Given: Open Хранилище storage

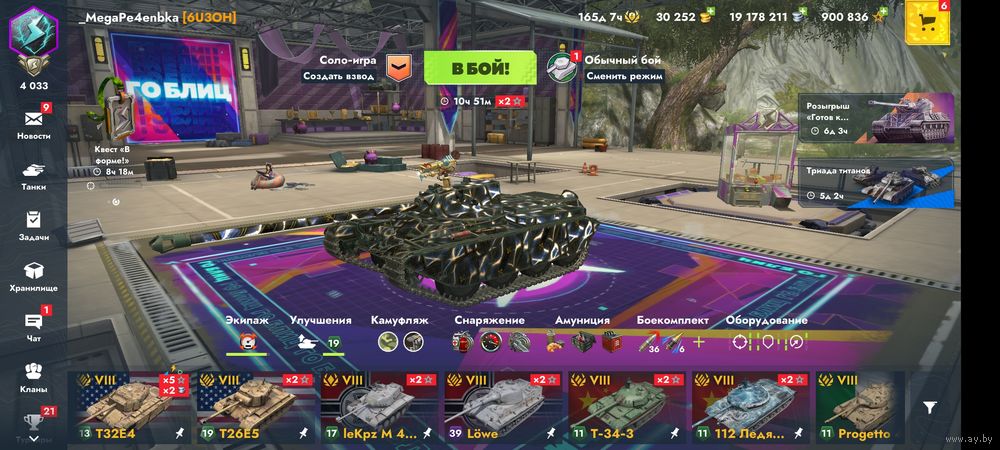Looking at the screenshot, I should (33, 275).
